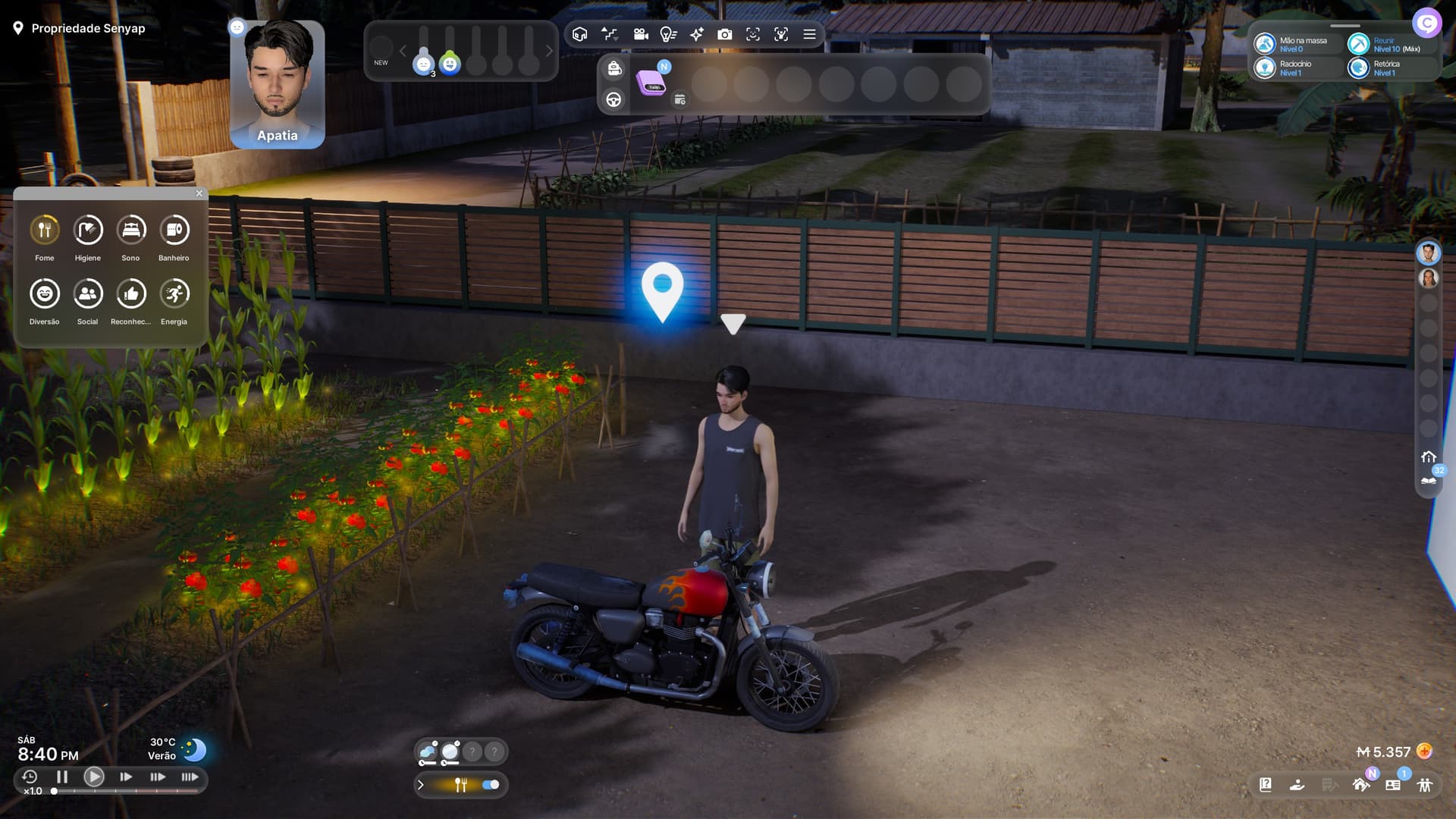Image resolution: width=1456 pixels, height=819 pixels.
Task: Select the Fome need icon
Action: point(45,230)
